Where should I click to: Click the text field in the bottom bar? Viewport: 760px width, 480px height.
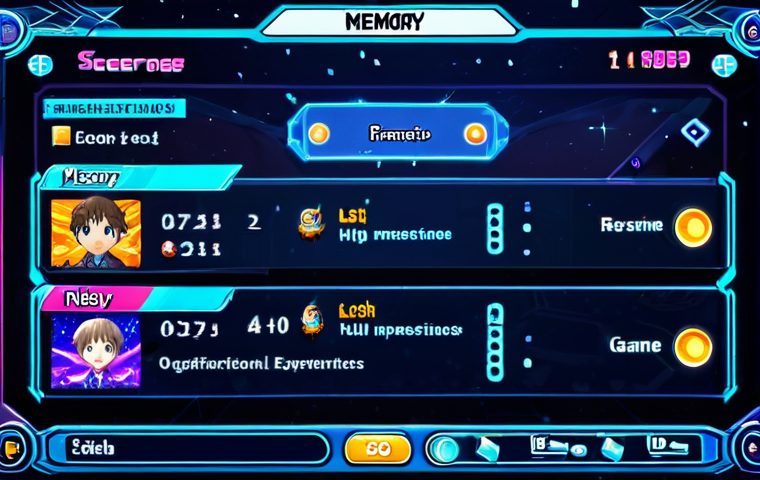point(195,449)
